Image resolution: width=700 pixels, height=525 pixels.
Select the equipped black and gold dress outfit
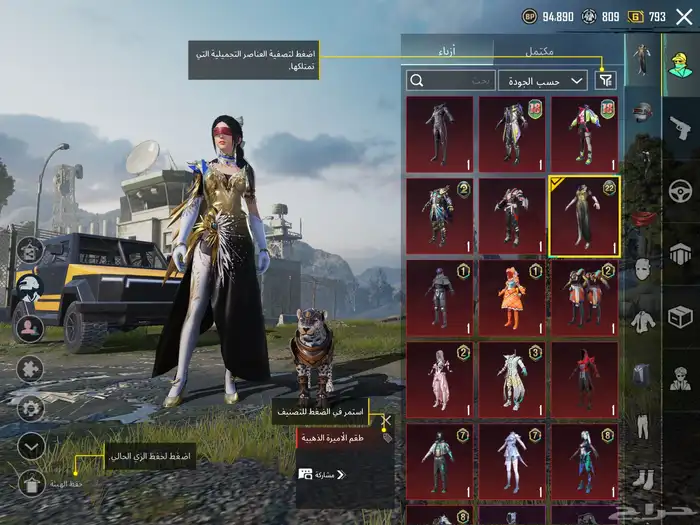click(x=584, y=216)
